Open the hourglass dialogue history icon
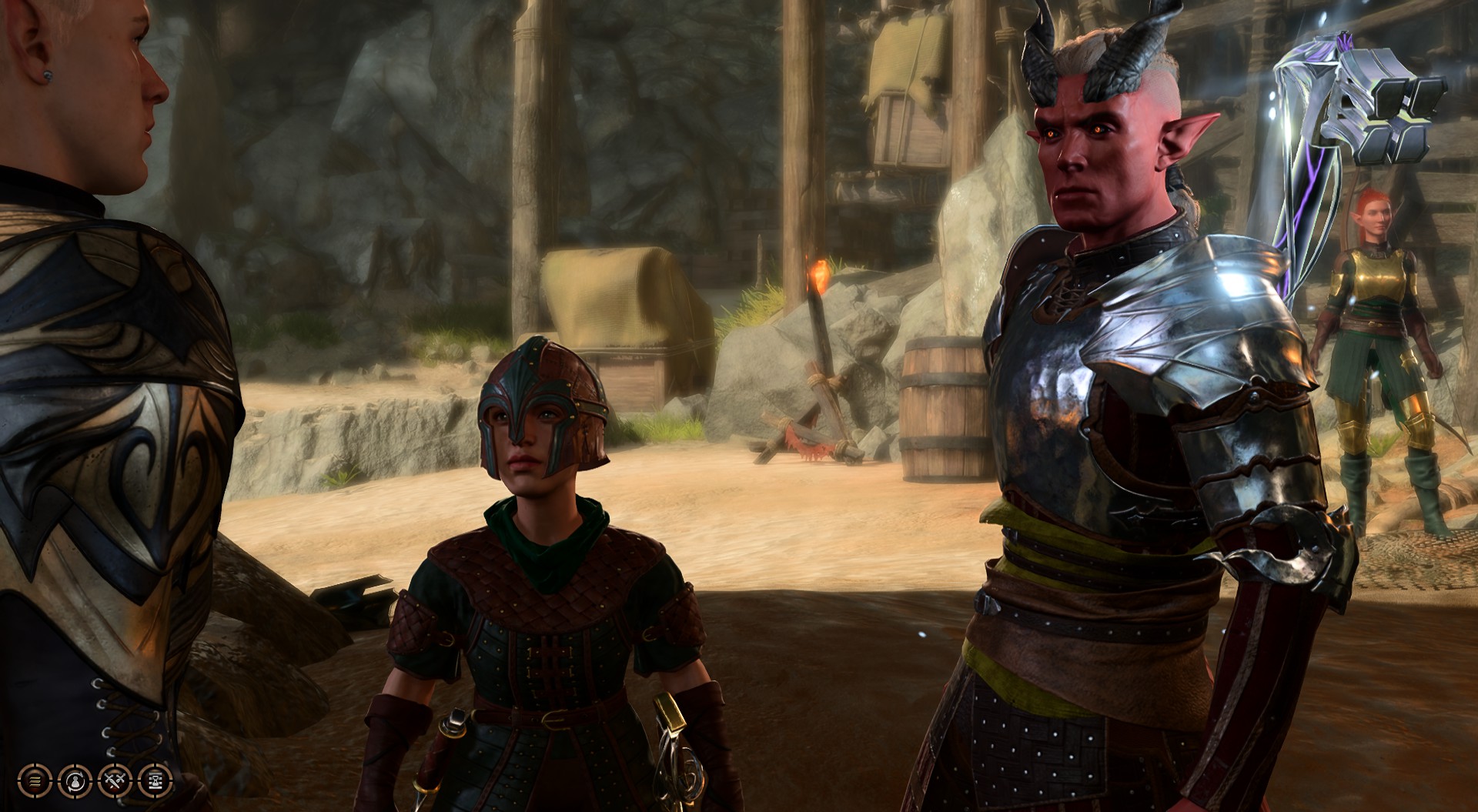Screen dimensions: 1478x812 (154, 780)
